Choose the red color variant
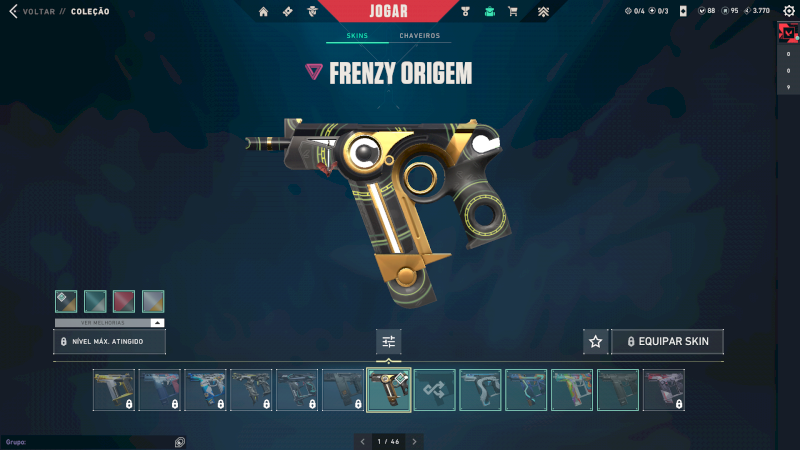The image size is (800, 450). [124, 301]
